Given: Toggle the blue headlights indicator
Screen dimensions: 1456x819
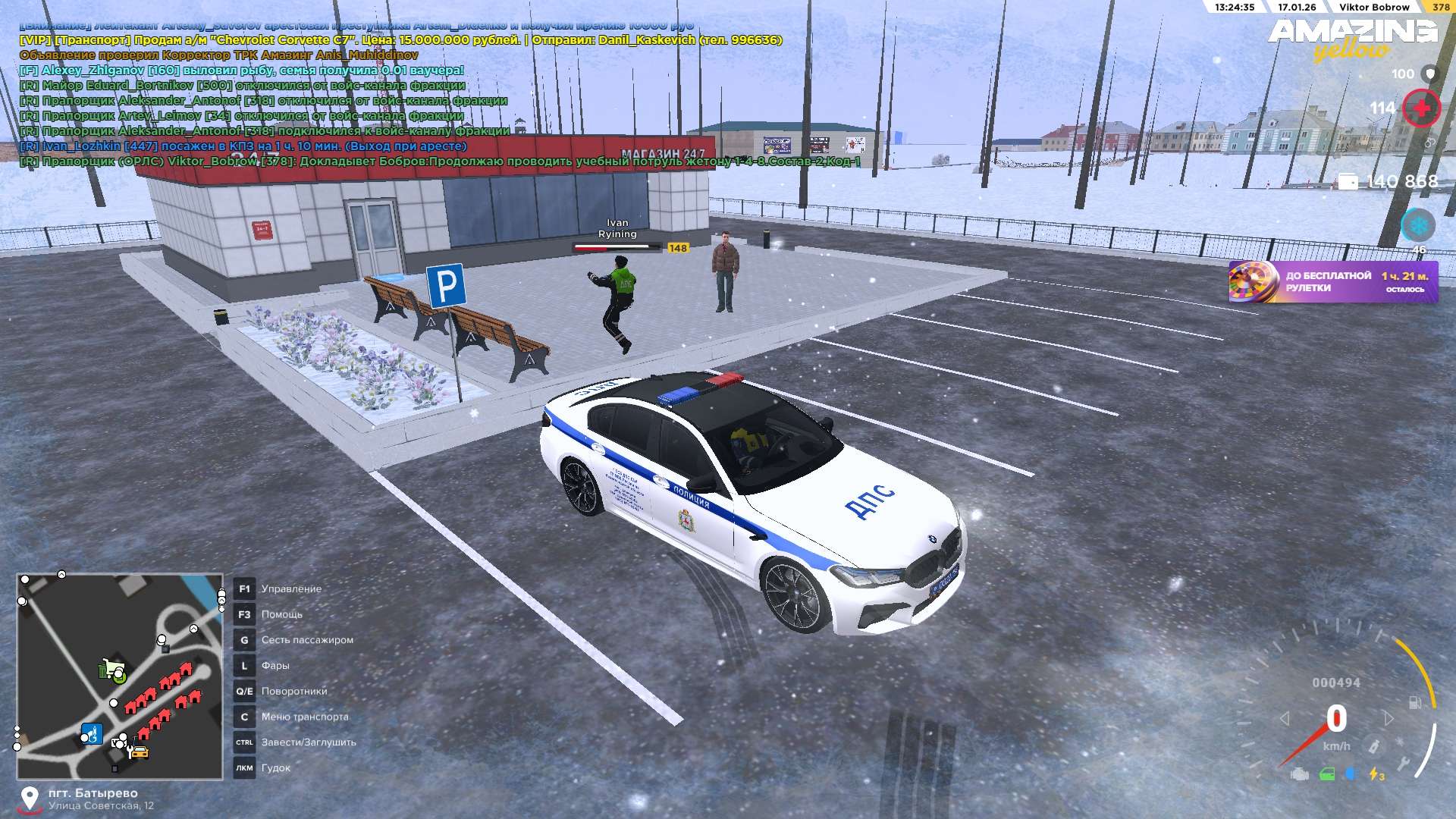Looking at the screenshot, I should [x=1351, y=774].
